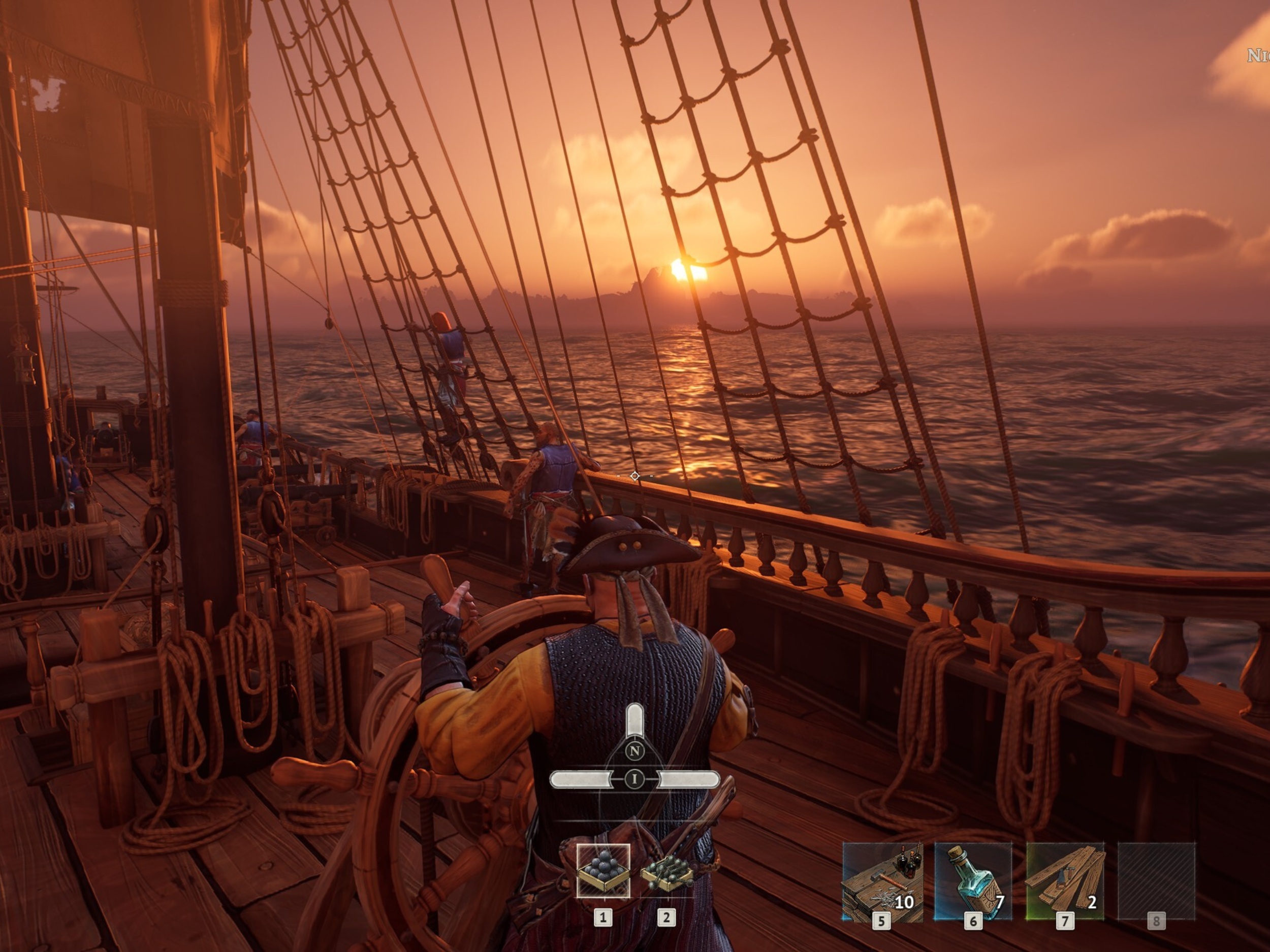
Task: Choose the wooden planks item slot
Action: 1064,881
